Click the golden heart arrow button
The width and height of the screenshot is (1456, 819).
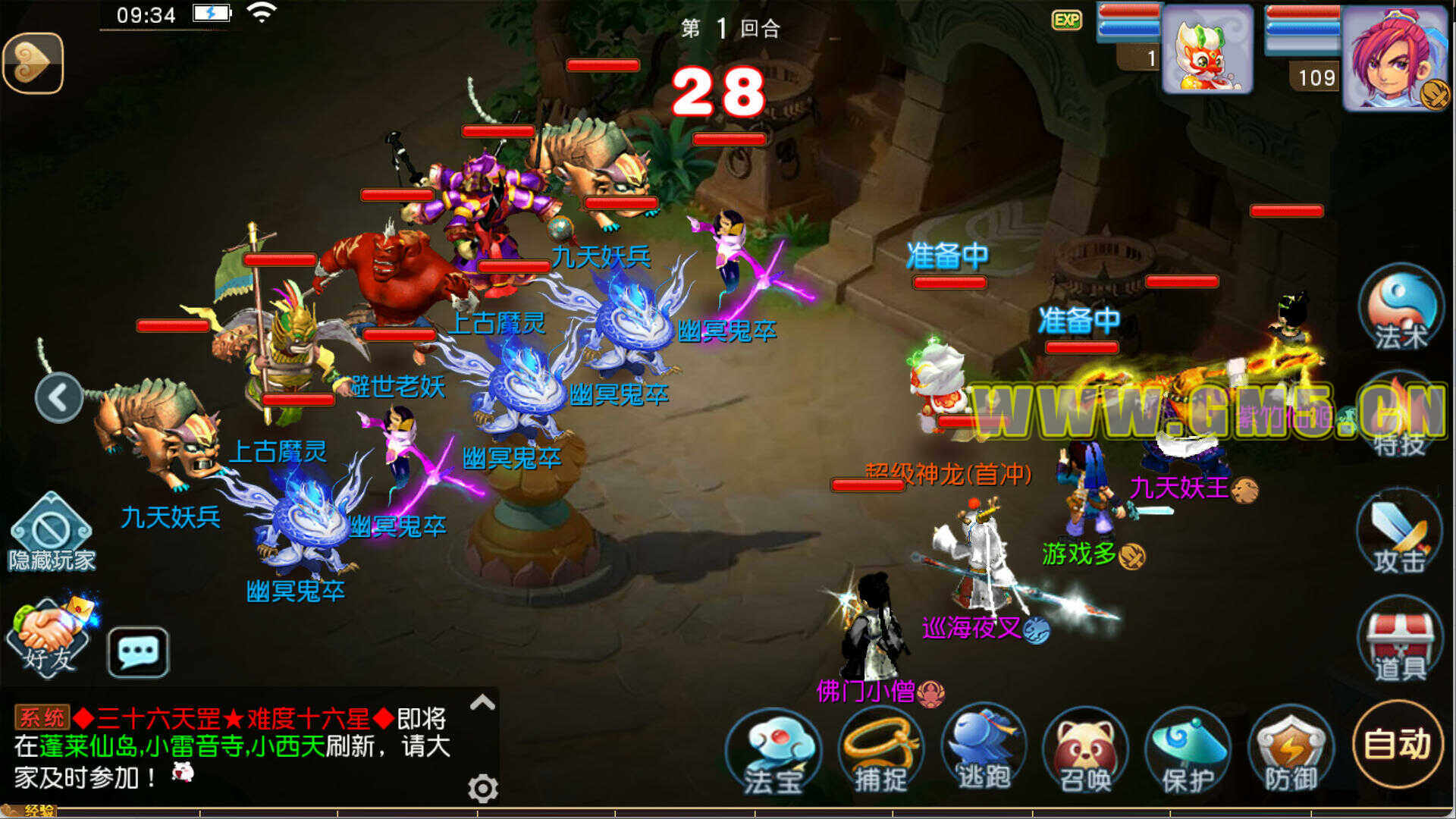[x=33, y=64]
